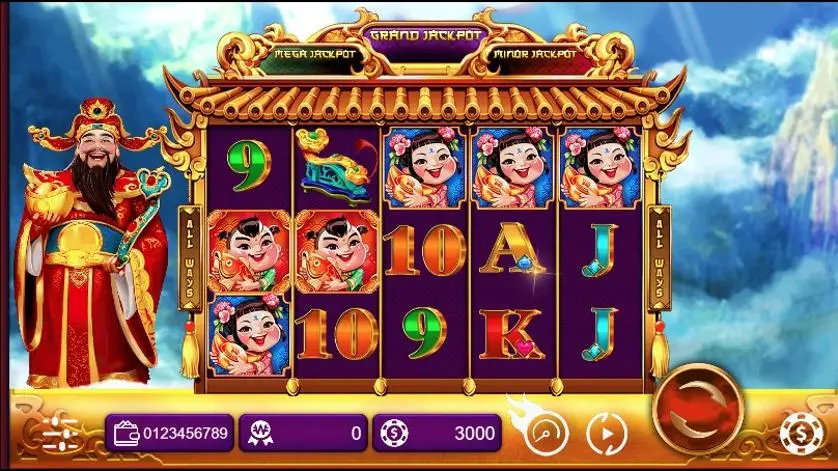838x471 pixels.
Task: Start autoplay with the circular play icon
Action: click(x=603, y=432)
